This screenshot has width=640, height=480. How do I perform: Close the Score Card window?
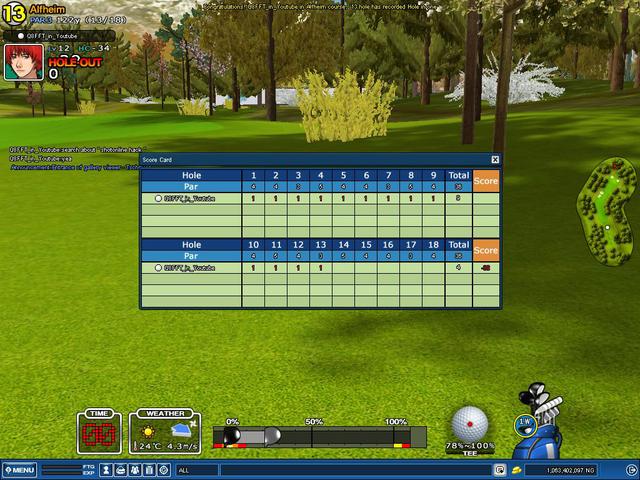click(x=495, y=159)
